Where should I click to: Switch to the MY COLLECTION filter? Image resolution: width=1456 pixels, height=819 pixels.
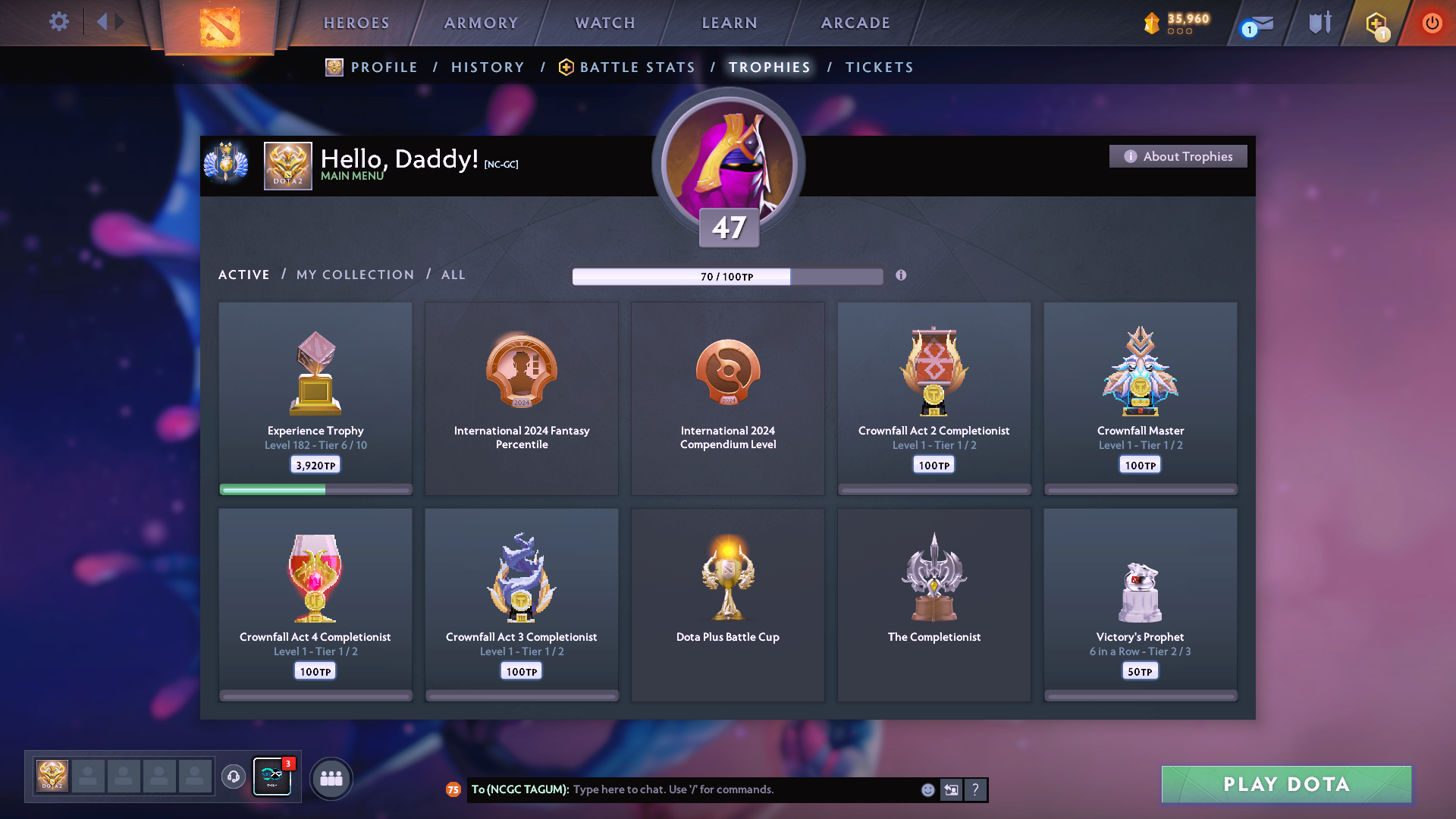(354, 275)
